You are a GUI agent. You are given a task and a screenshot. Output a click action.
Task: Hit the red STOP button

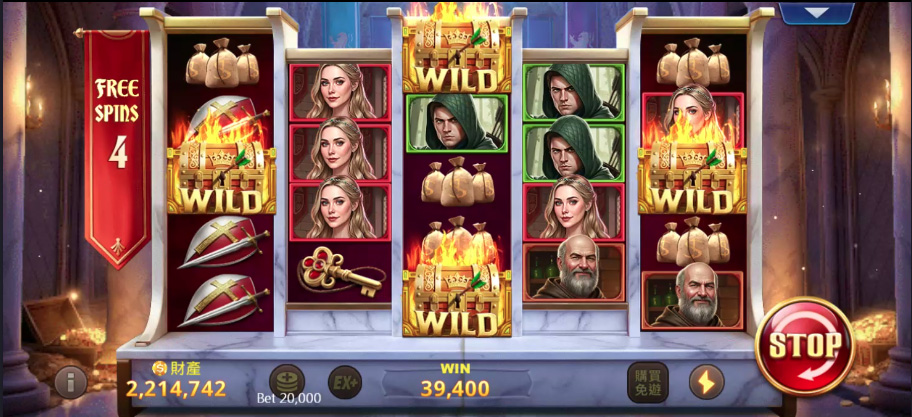(x=804, y=346)
